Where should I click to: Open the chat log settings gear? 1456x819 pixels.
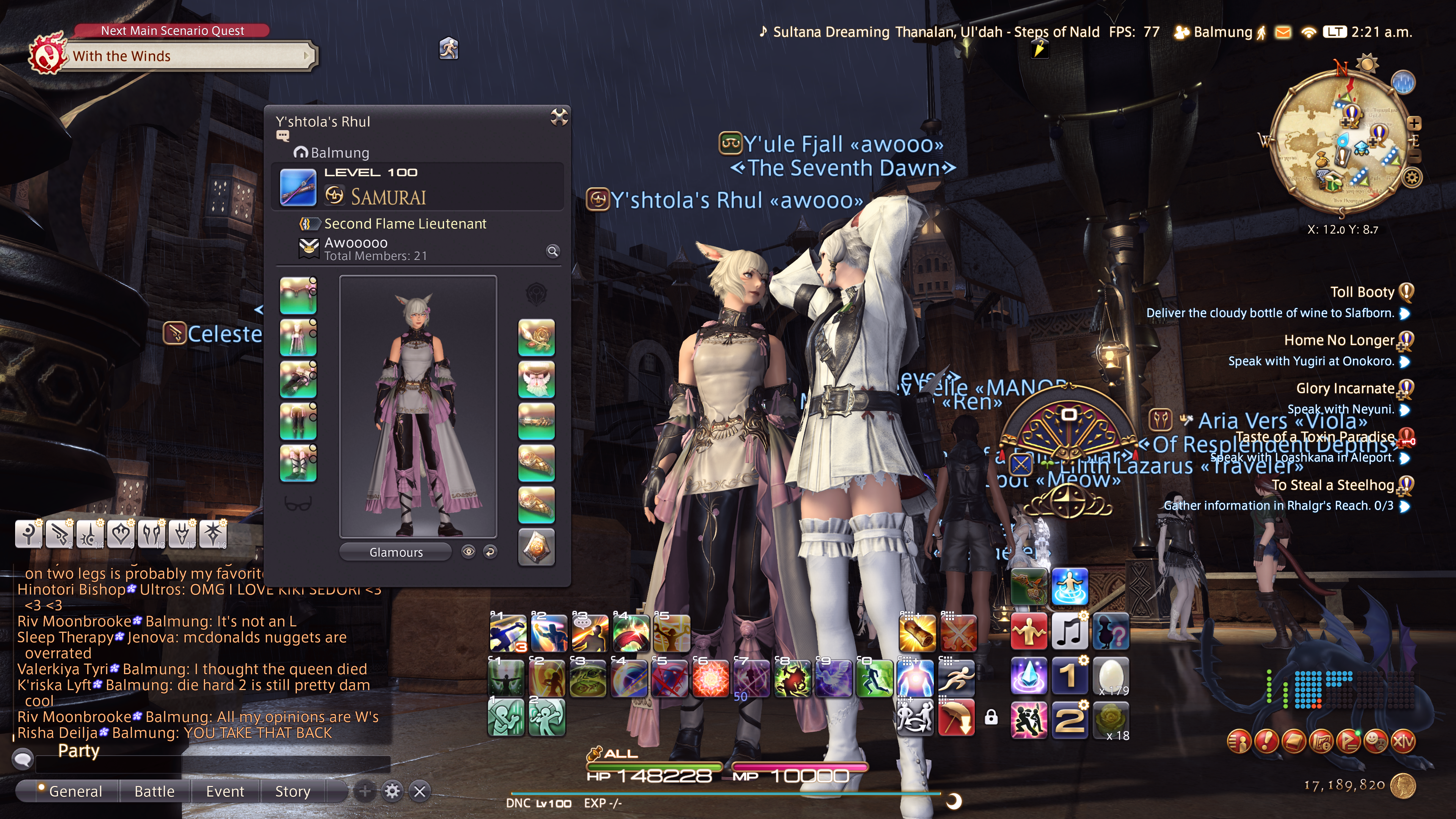click(392, 791)
